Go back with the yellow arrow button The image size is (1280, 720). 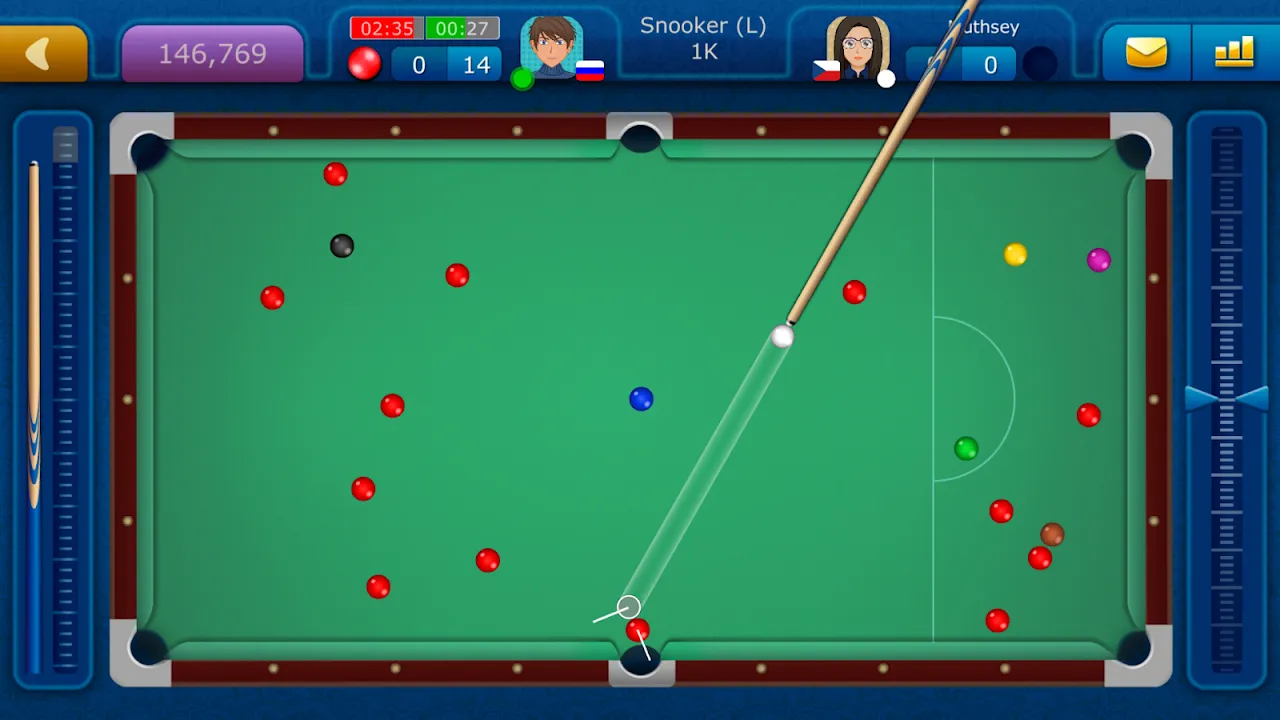pos(42,54)
